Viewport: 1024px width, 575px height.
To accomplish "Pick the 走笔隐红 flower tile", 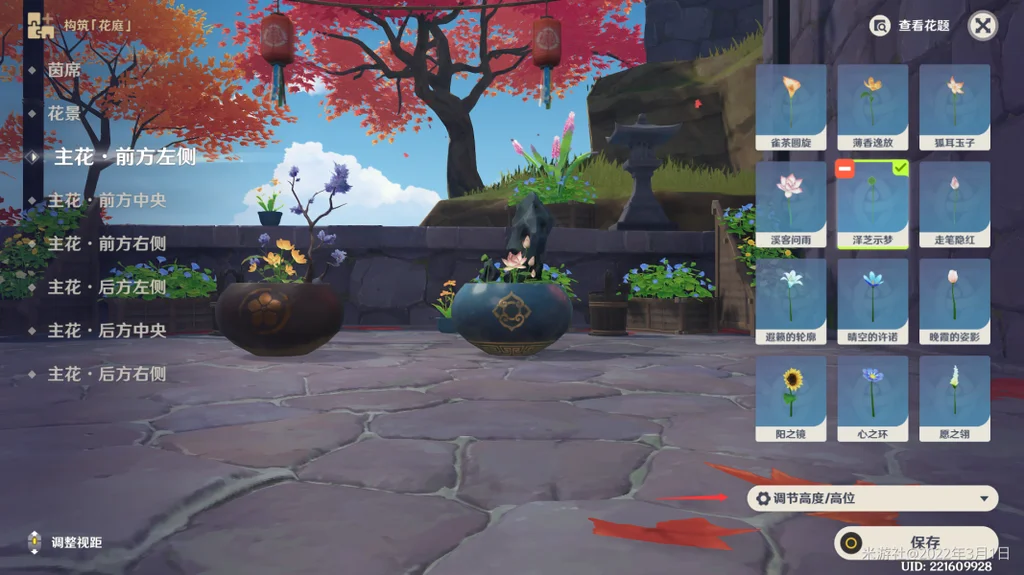I will [x=955, y=204].
